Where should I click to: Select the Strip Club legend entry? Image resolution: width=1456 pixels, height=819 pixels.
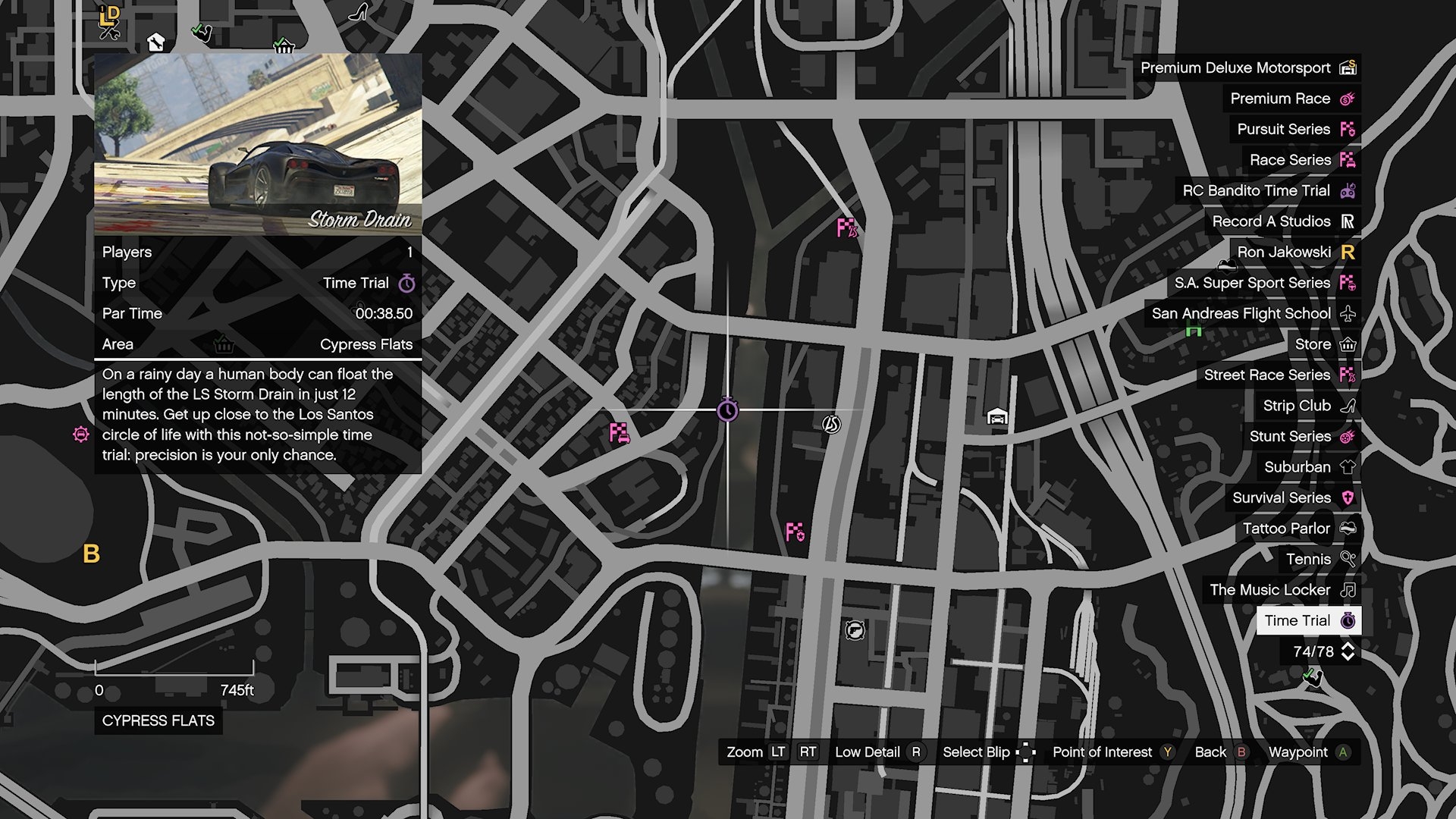(1307, 406)
